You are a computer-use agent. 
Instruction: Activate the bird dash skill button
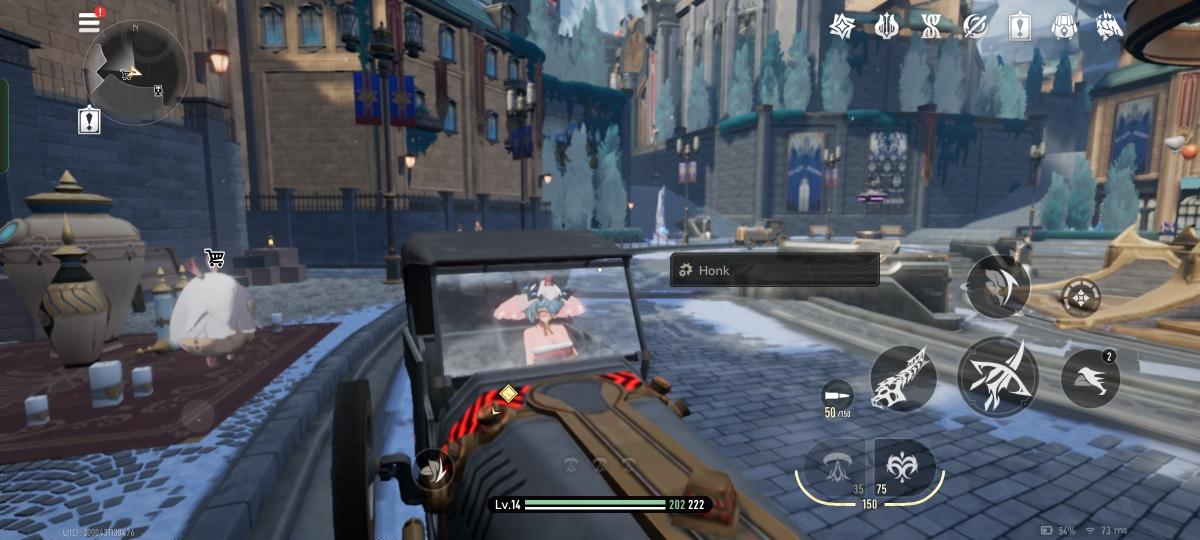[1090, 378]
